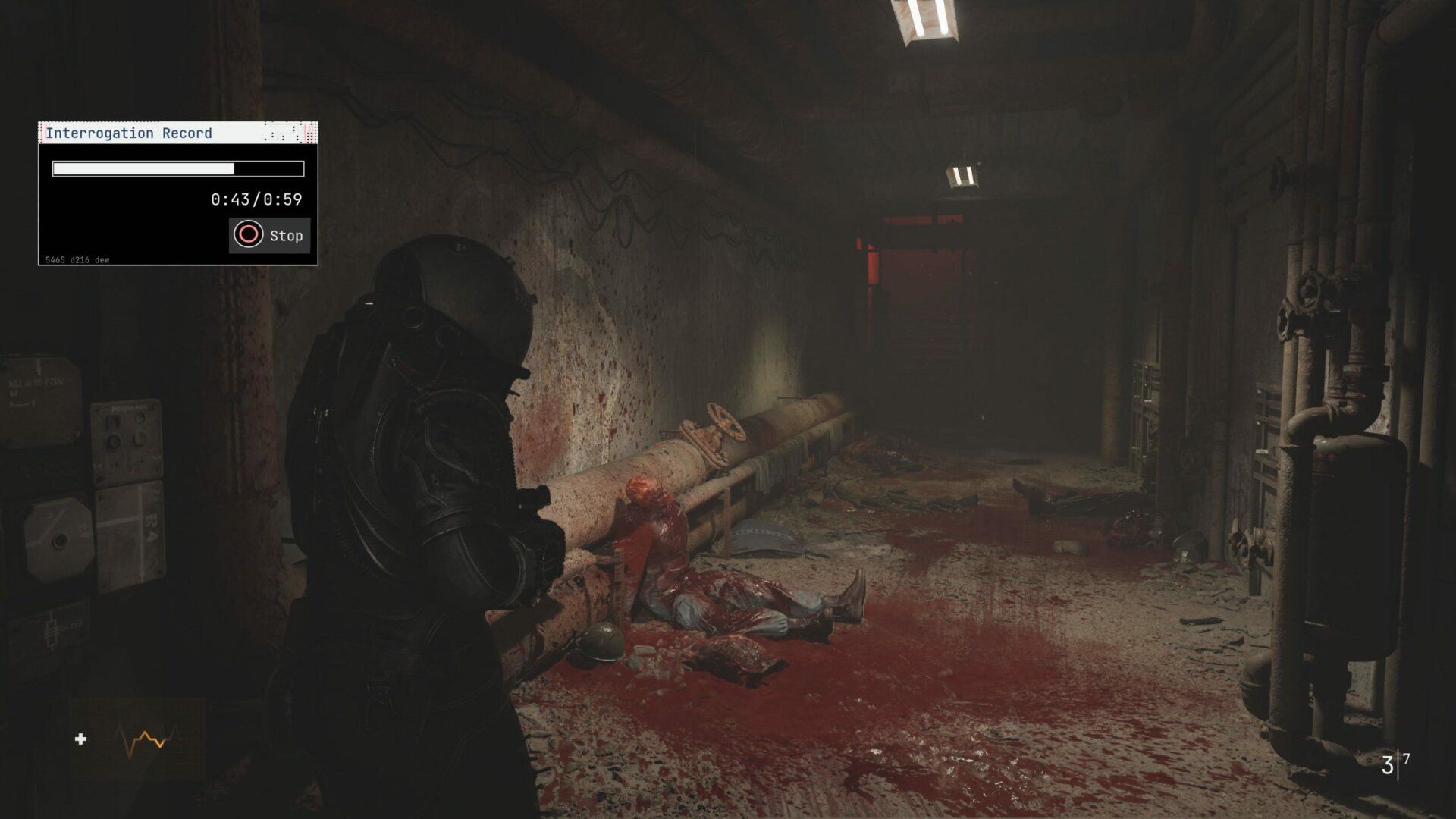Stop the Interrogation Record playback

click(269, 235)
